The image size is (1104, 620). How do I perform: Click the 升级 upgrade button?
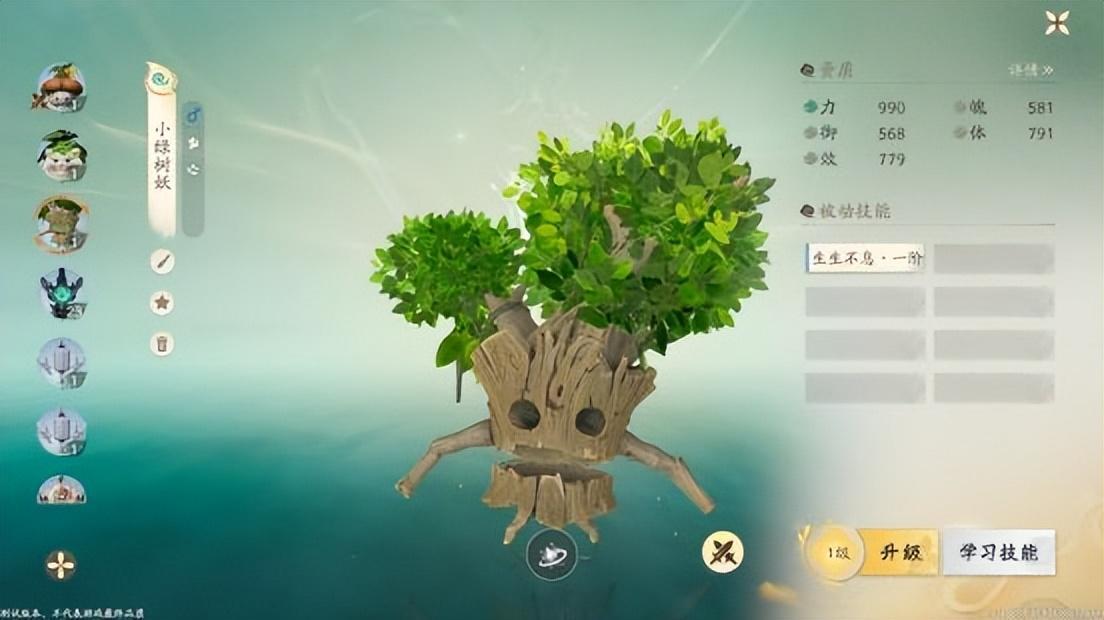click(x=899, y=553)
